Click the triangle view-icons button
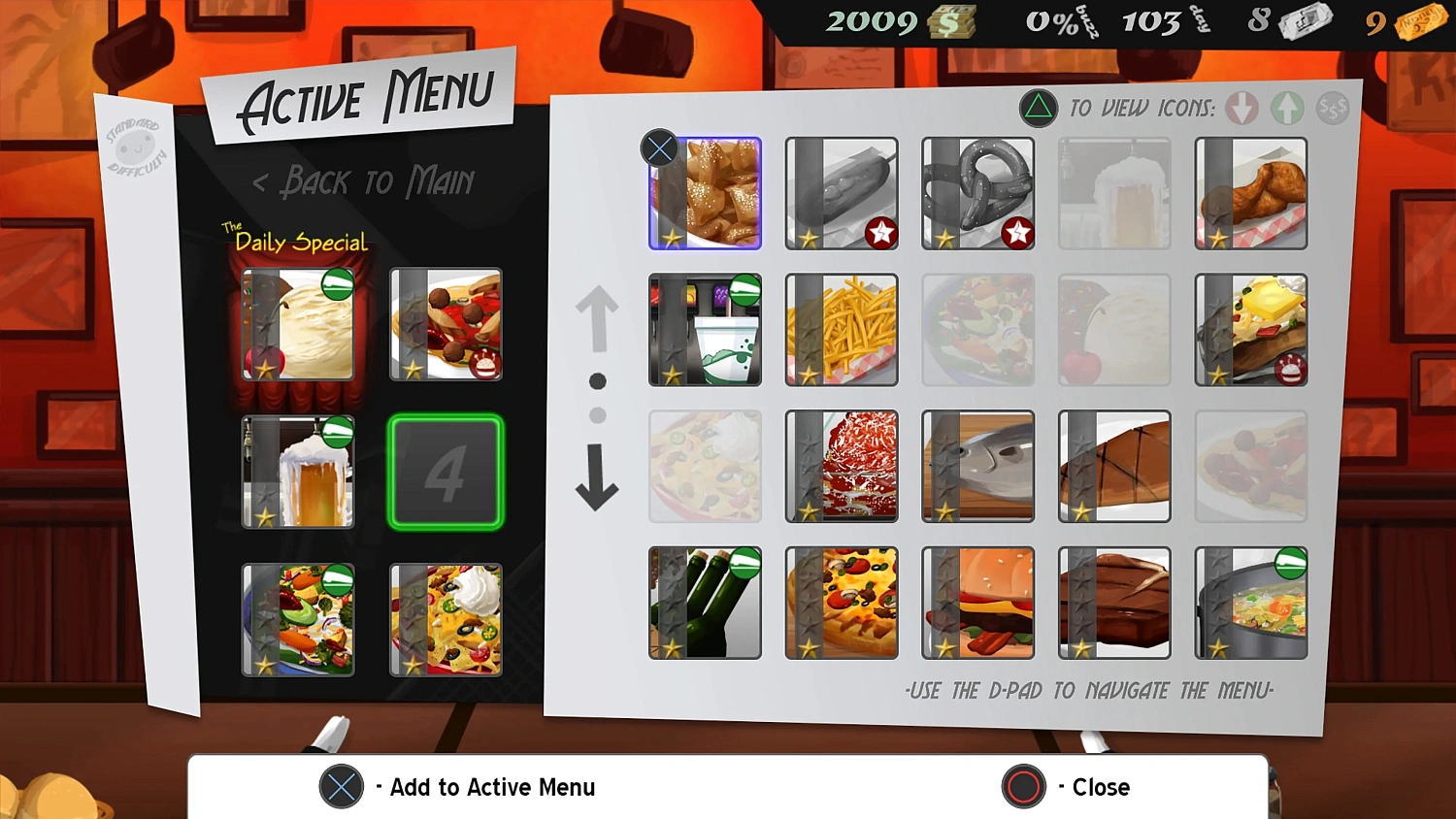The image size is (1456, 819). (x=1038, y=109)
